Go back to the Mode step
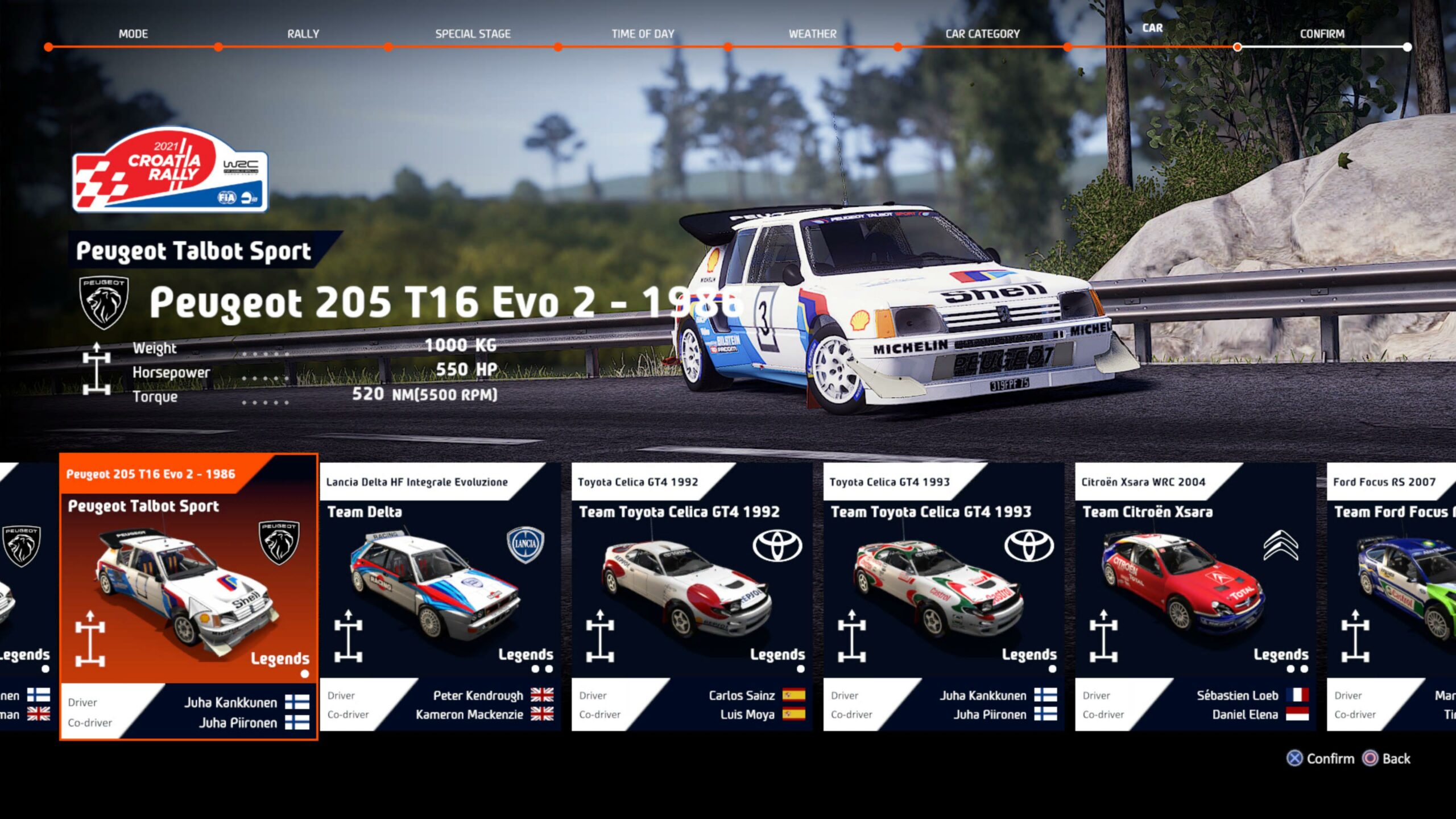 [133, 34]
